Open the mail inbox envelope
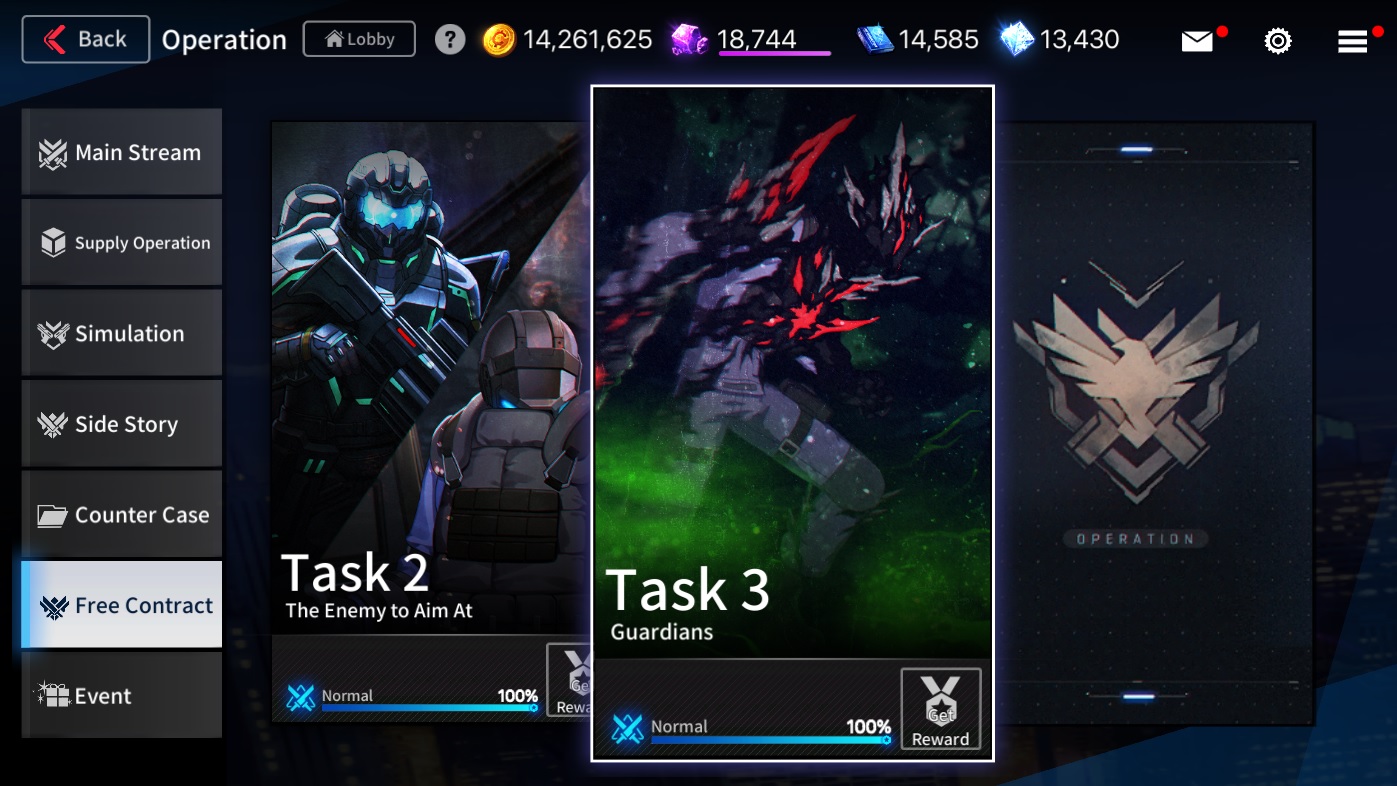The width and height of the screenshot is (1397, 786). coord(1197,41)
